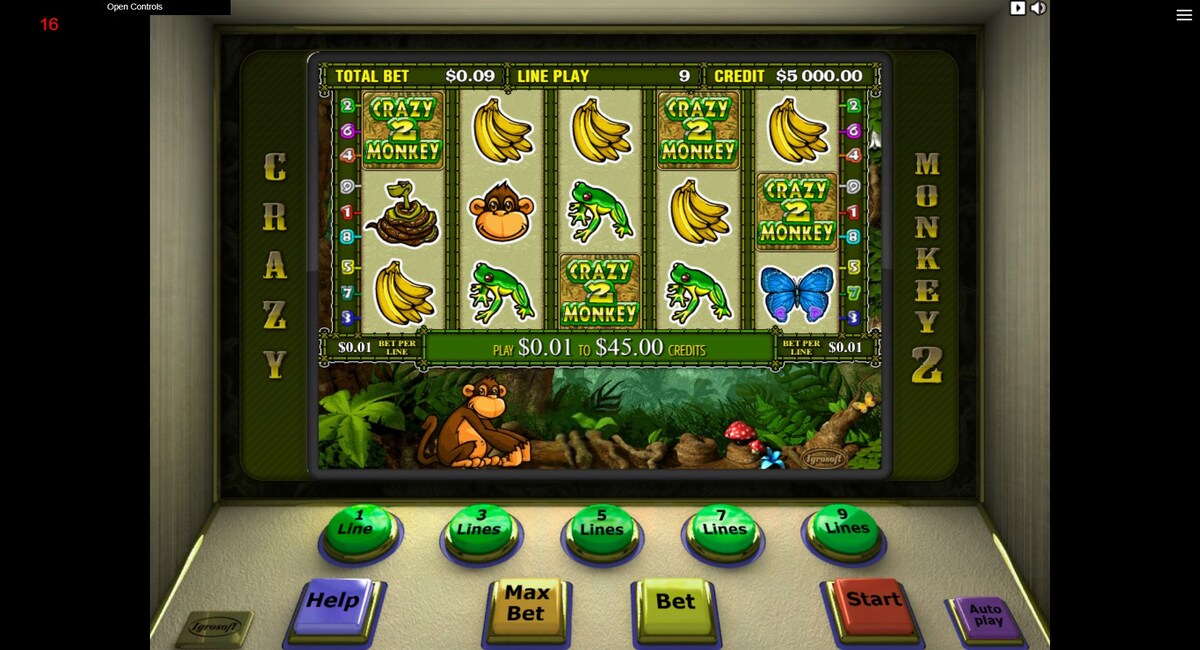Open the blue Help button
Screen dimensions: 1200x650
(x=332, y=603)
